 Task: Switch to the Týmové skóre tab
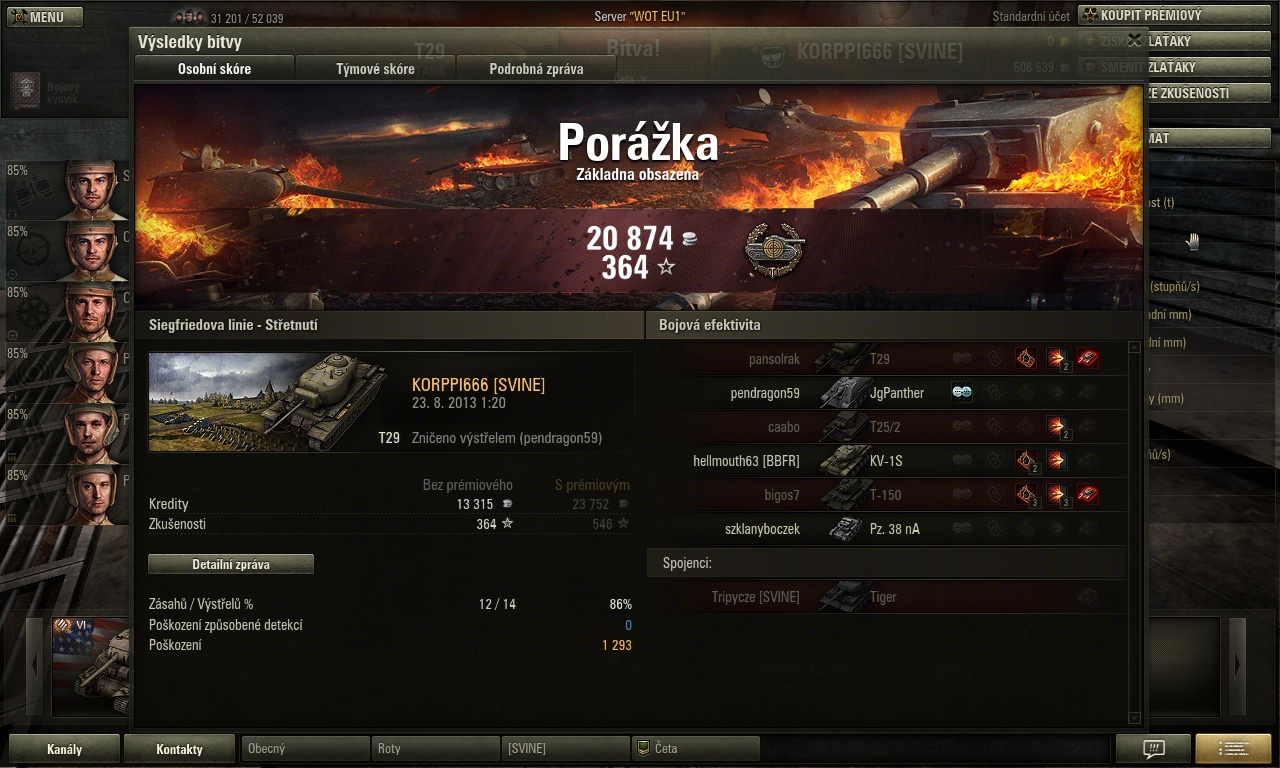point(375,69)
